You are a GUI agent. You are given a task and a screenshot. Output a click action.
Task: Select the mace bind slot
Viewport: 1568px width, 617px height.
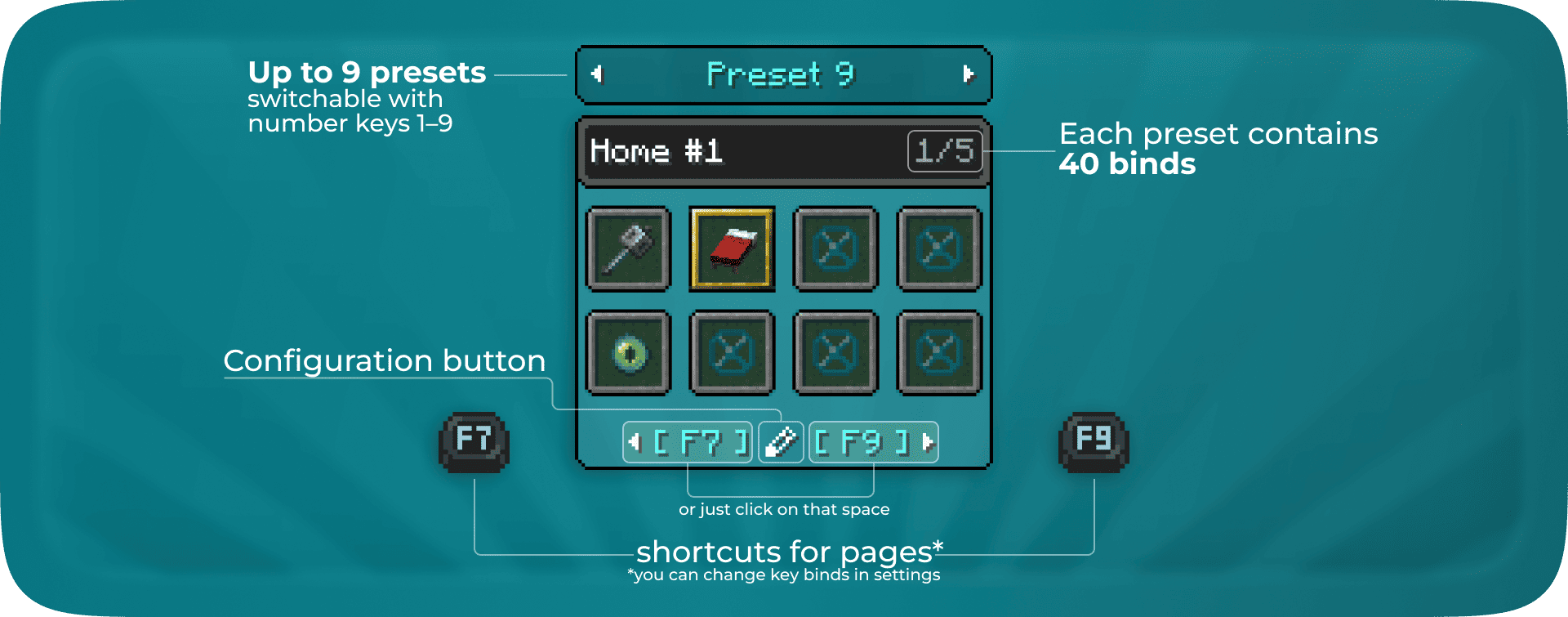click(628, 249)
